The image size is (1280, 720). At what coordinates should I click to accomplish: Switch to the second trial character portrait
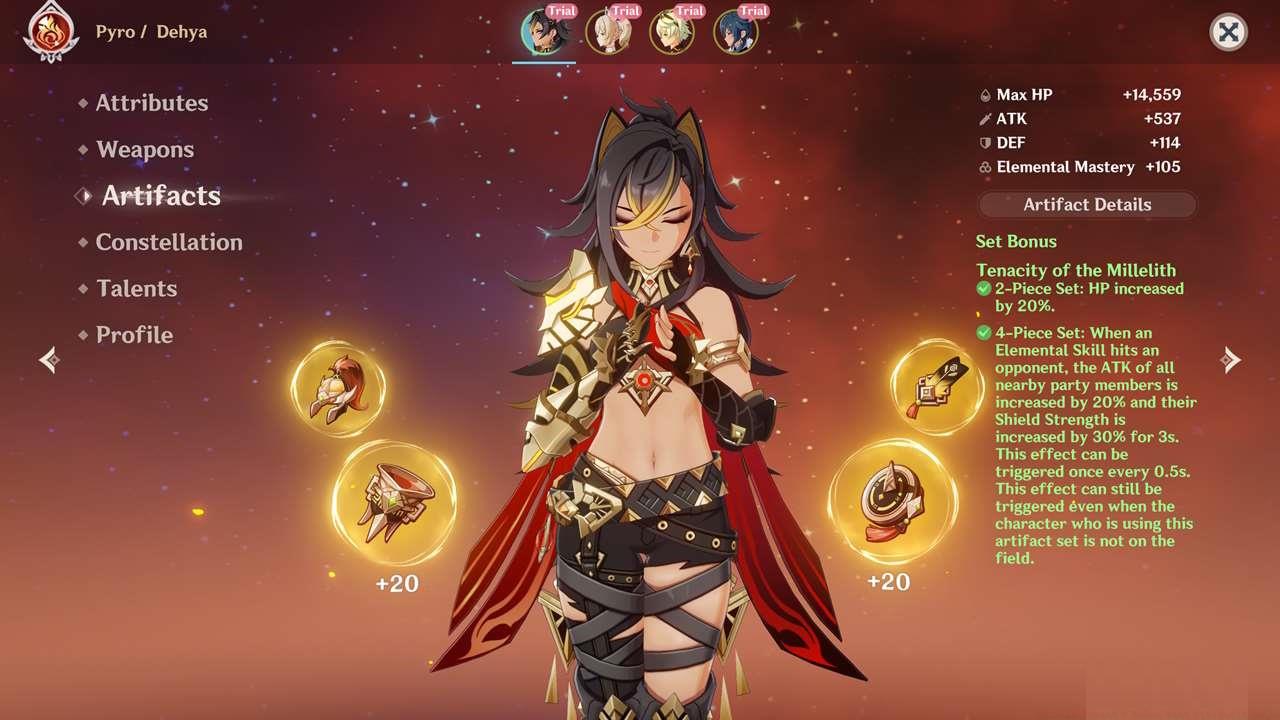[608, 32]
